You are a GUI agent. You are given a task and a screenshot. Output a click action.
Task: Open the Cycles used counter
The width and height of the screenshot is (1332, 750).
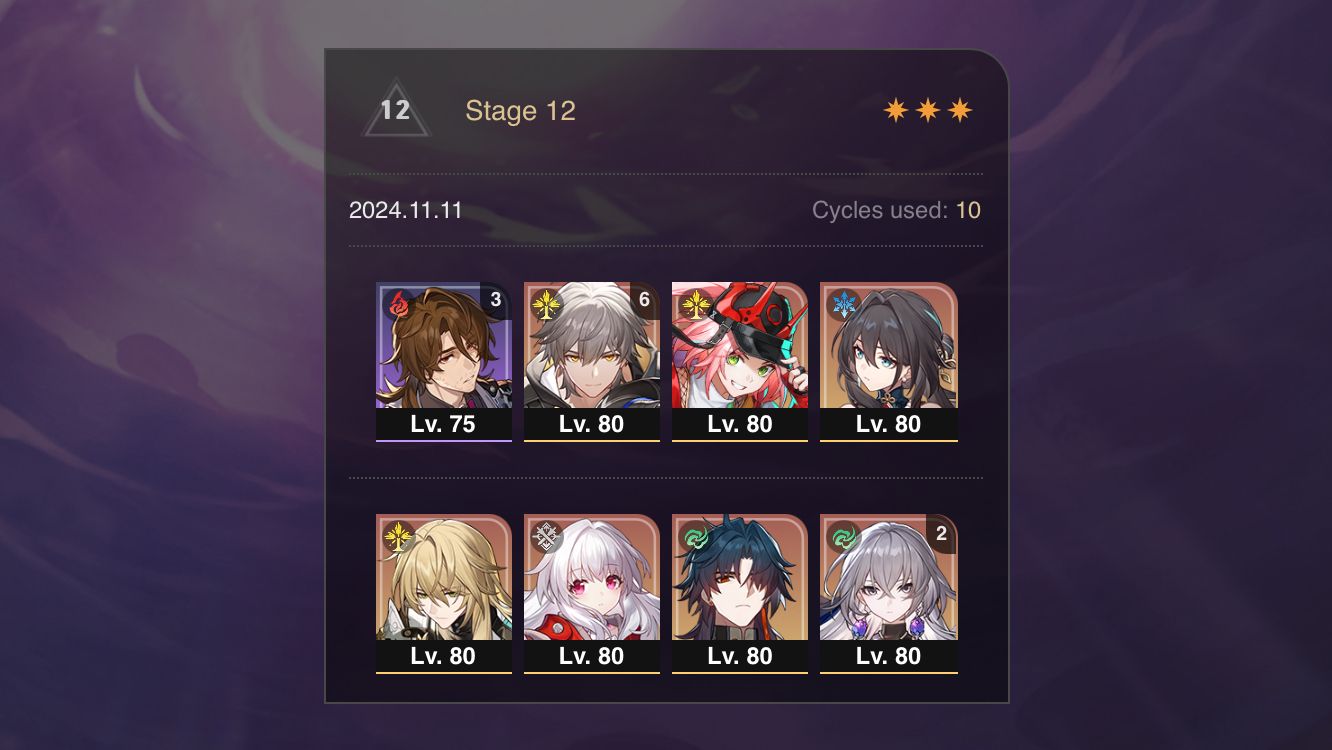point(896,210)
